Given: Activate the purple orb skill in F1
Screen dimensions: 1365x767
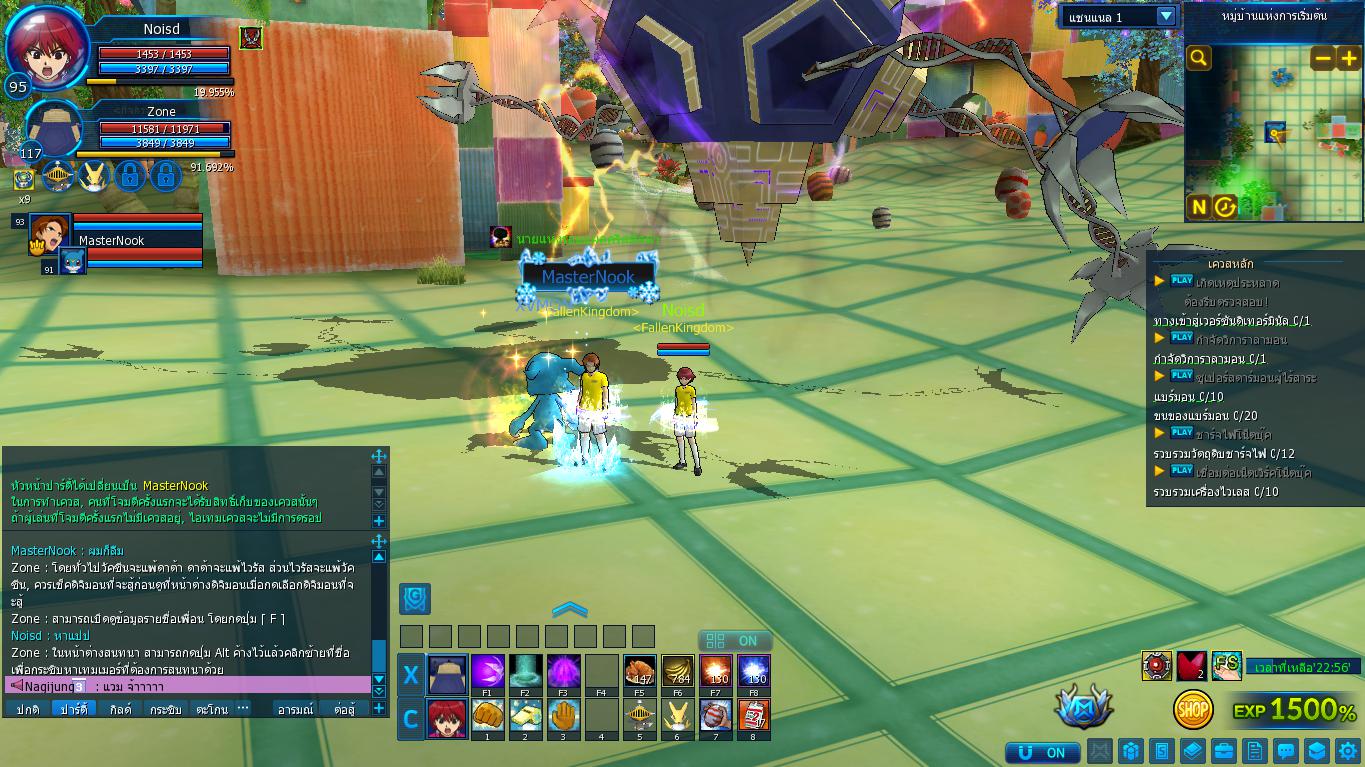Looking at the screenshot, I should (x=487, y=671).
